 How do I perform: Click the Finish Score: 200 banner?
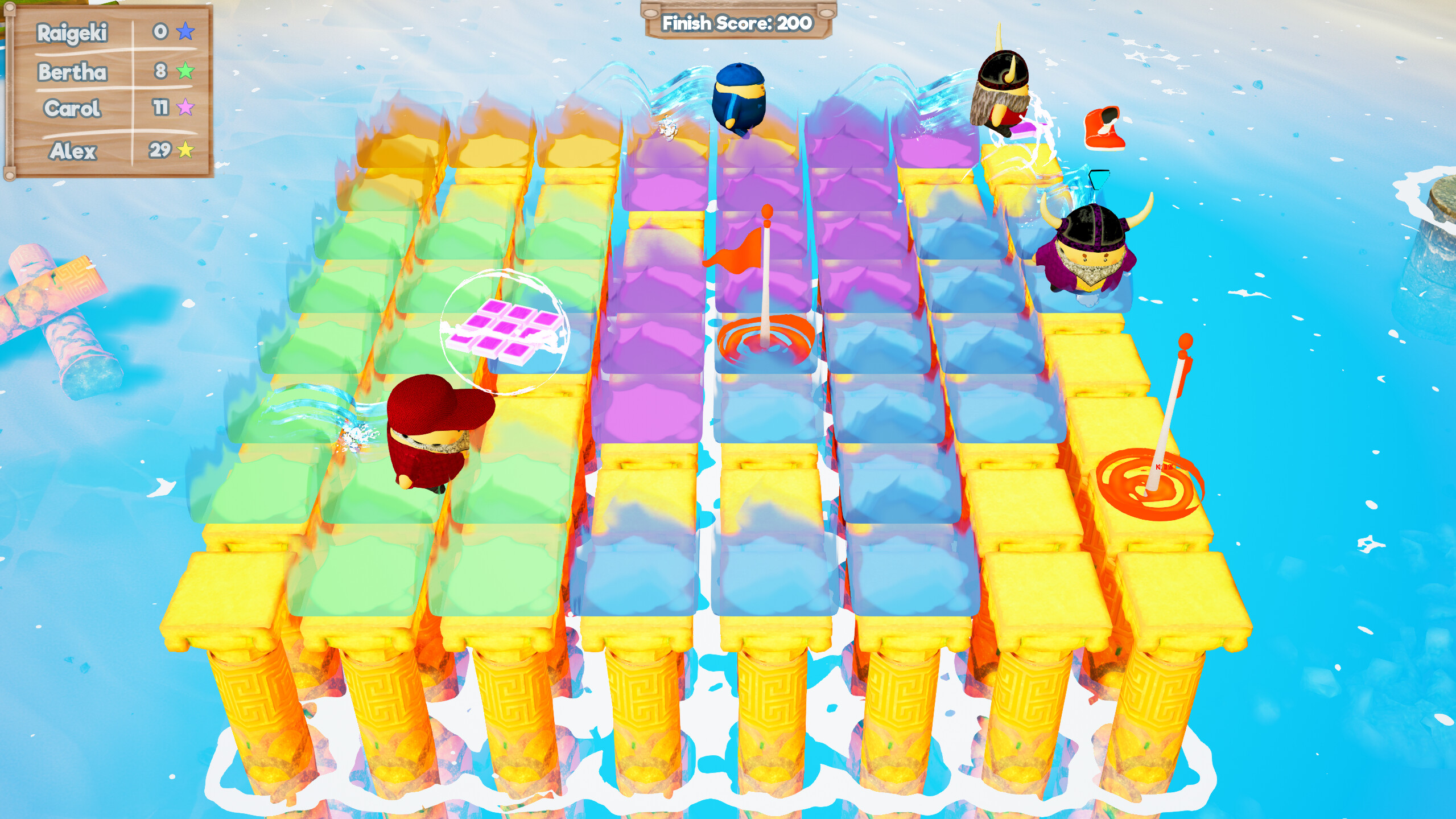(x=736, y=23)
